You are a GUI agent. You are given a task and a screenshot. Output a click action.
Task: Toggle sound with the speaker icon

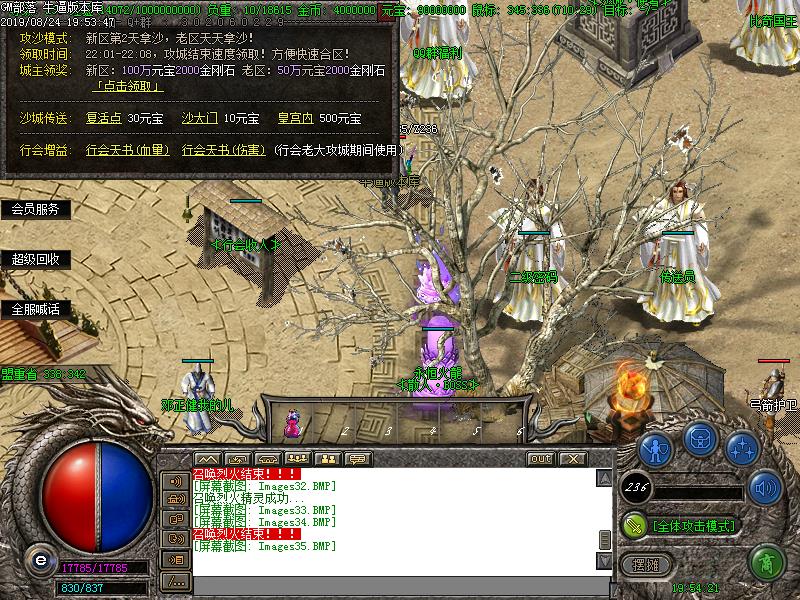[765, 489]
